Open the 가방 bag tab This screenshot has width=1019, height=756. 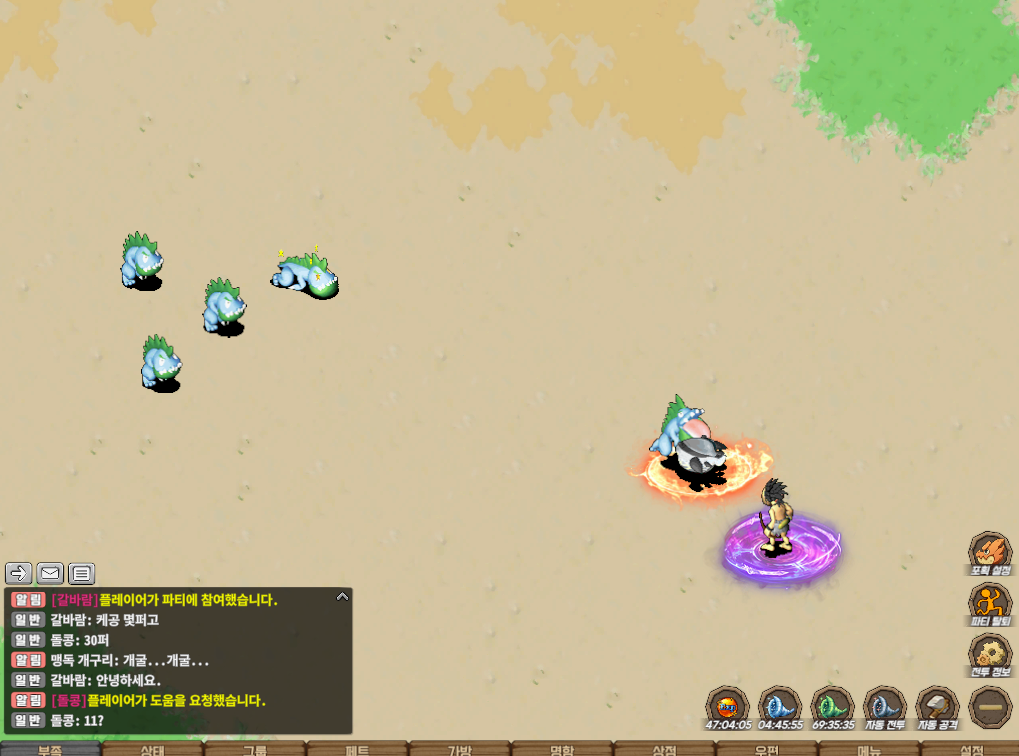[x=459, y=749]
